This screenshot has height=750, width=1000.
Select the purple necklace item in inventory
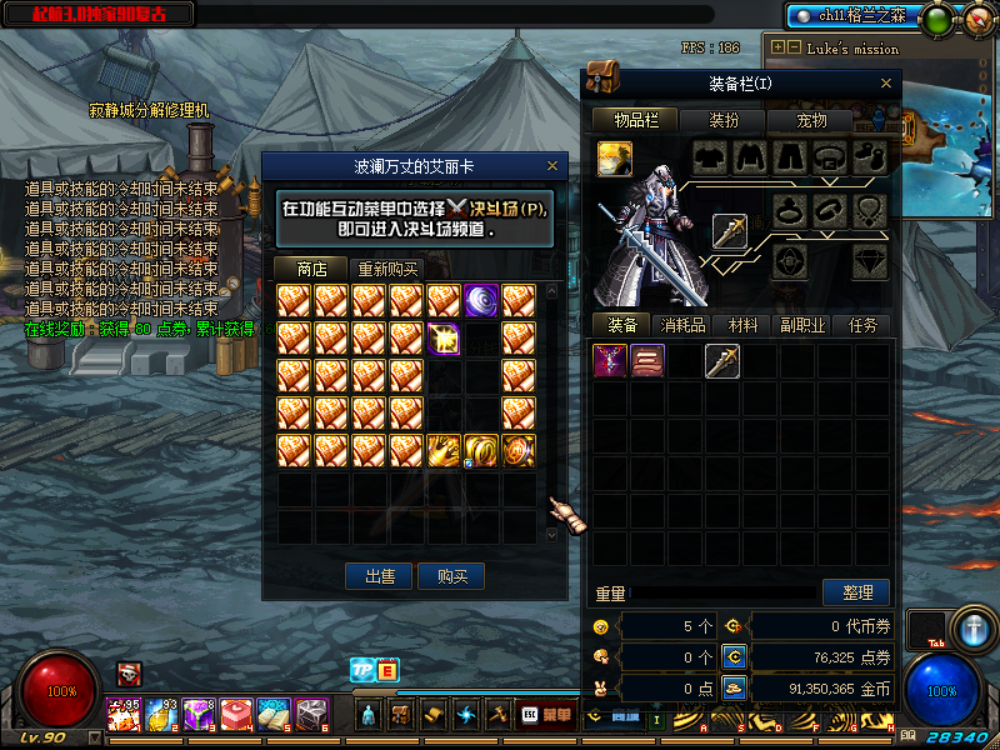point(610,361)
